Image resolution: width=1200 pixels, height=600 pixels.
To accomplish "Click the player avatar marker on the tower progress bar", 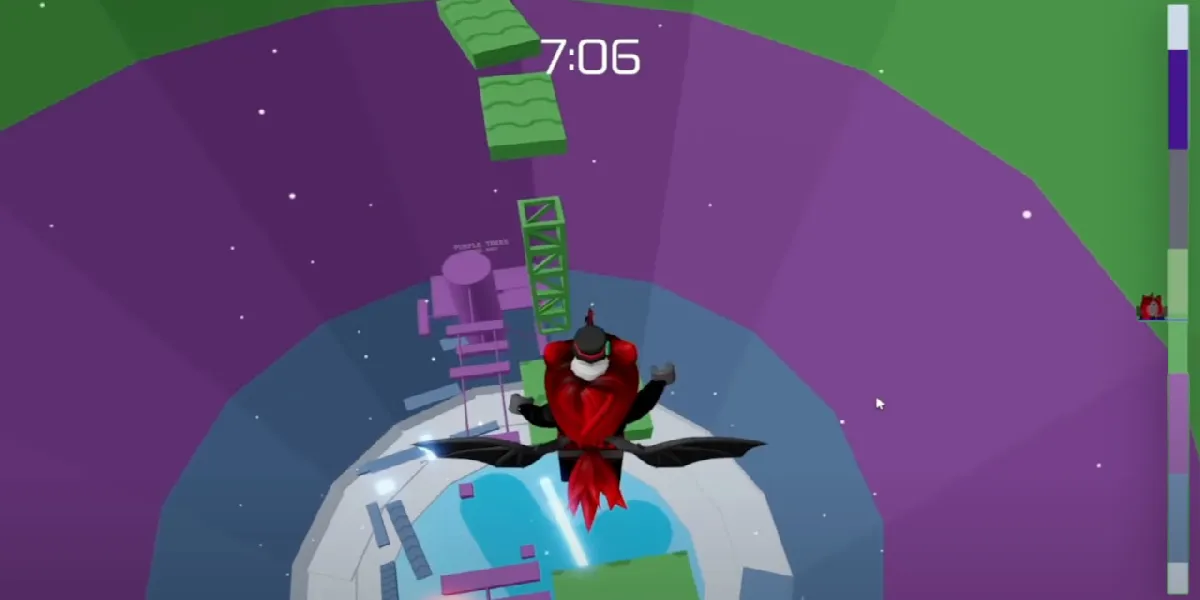I will [x=1152, y=307].
